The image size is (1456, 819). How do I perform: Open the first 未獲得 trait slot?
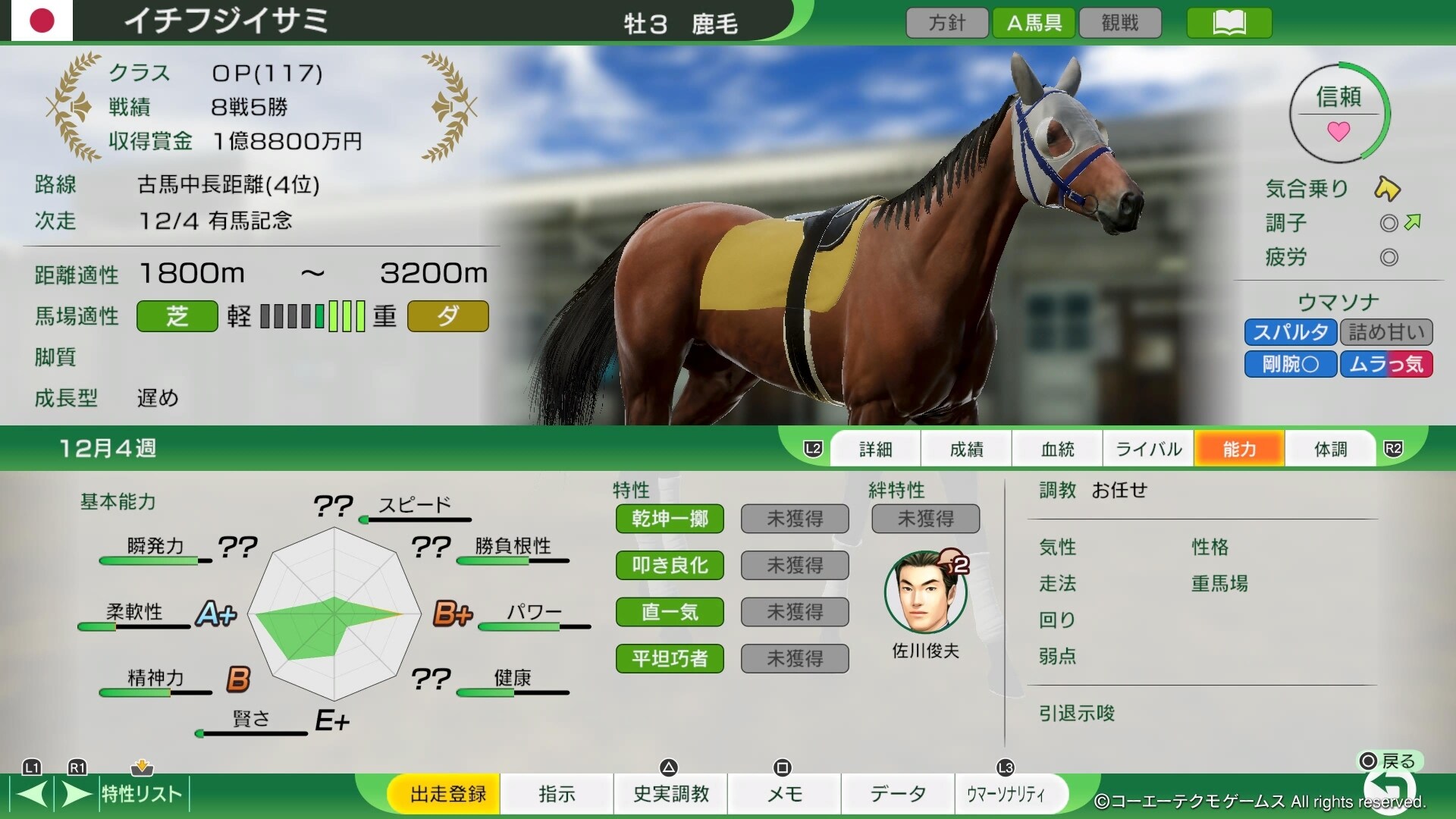794,519
